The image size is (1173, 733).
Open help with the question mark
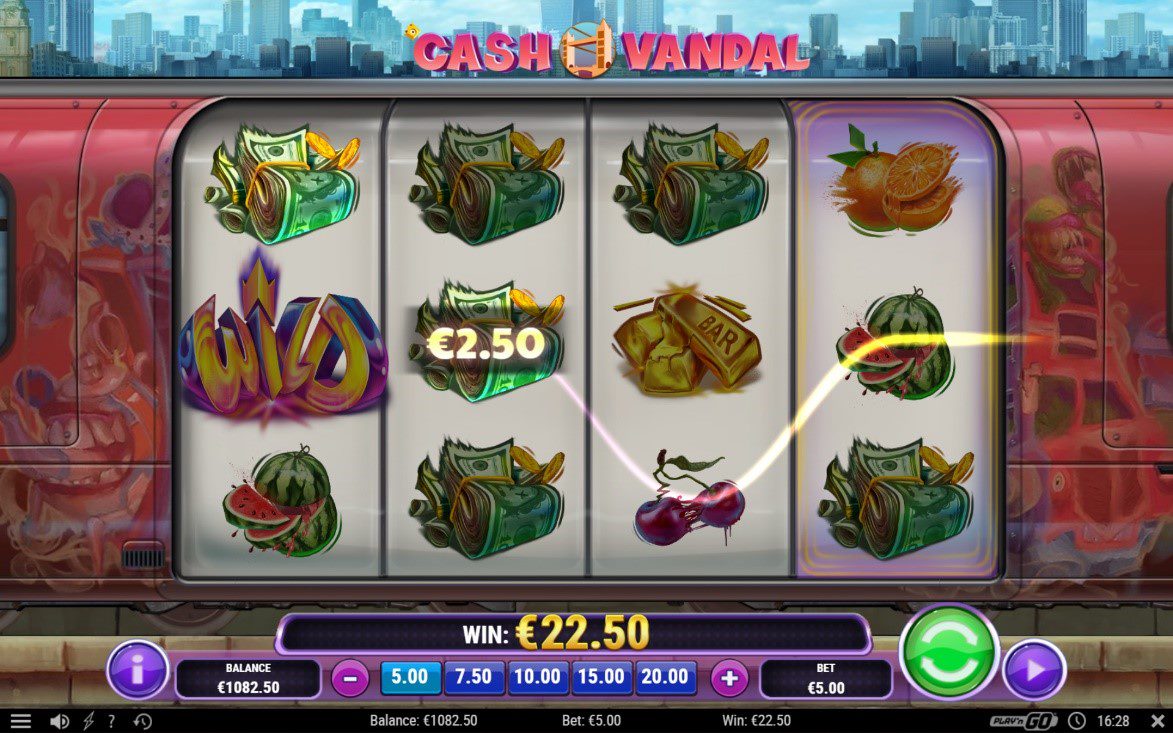(x=112, y=721)
